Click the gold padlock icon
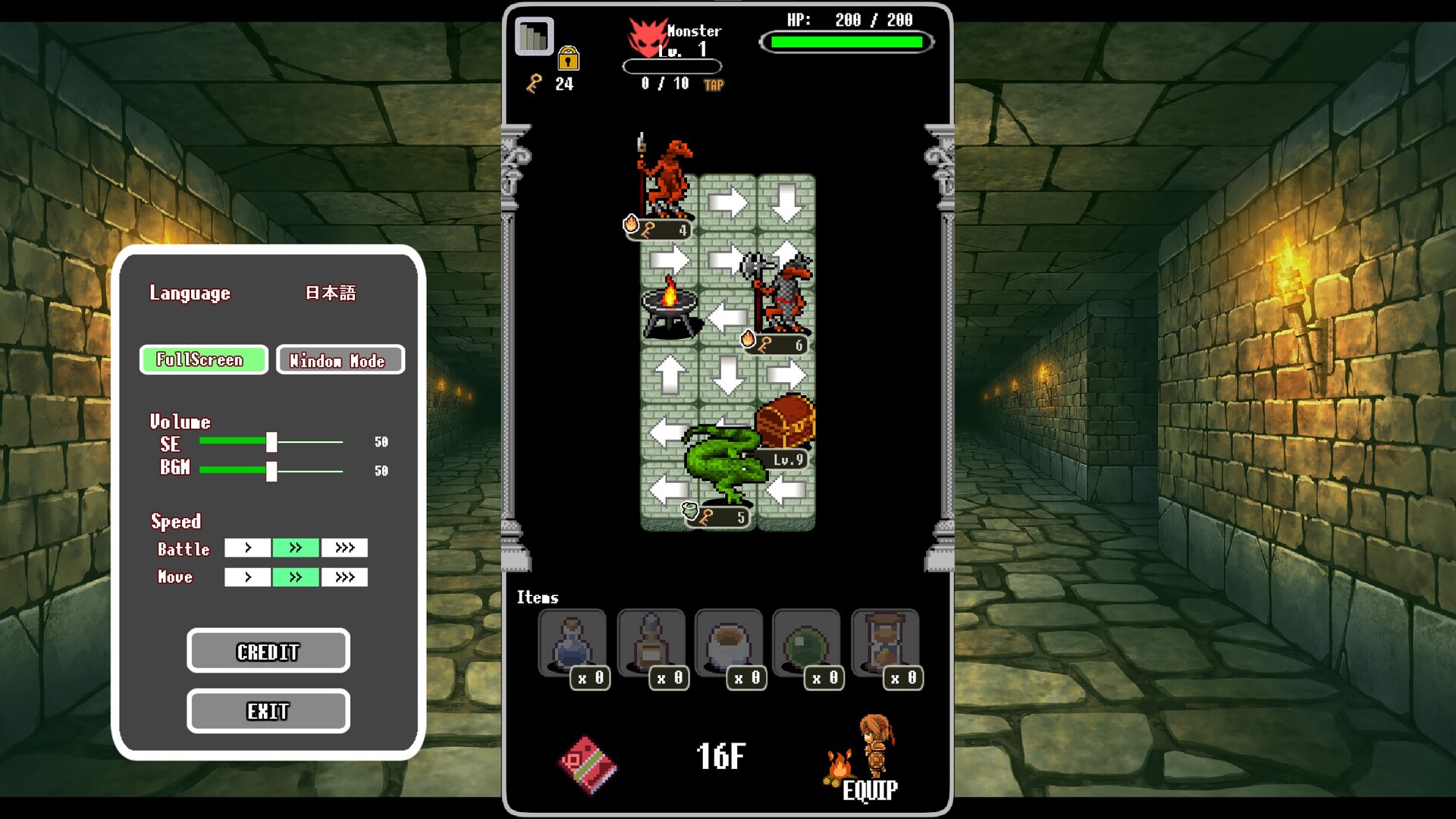 pyautogui.click(x=568, y=59)
